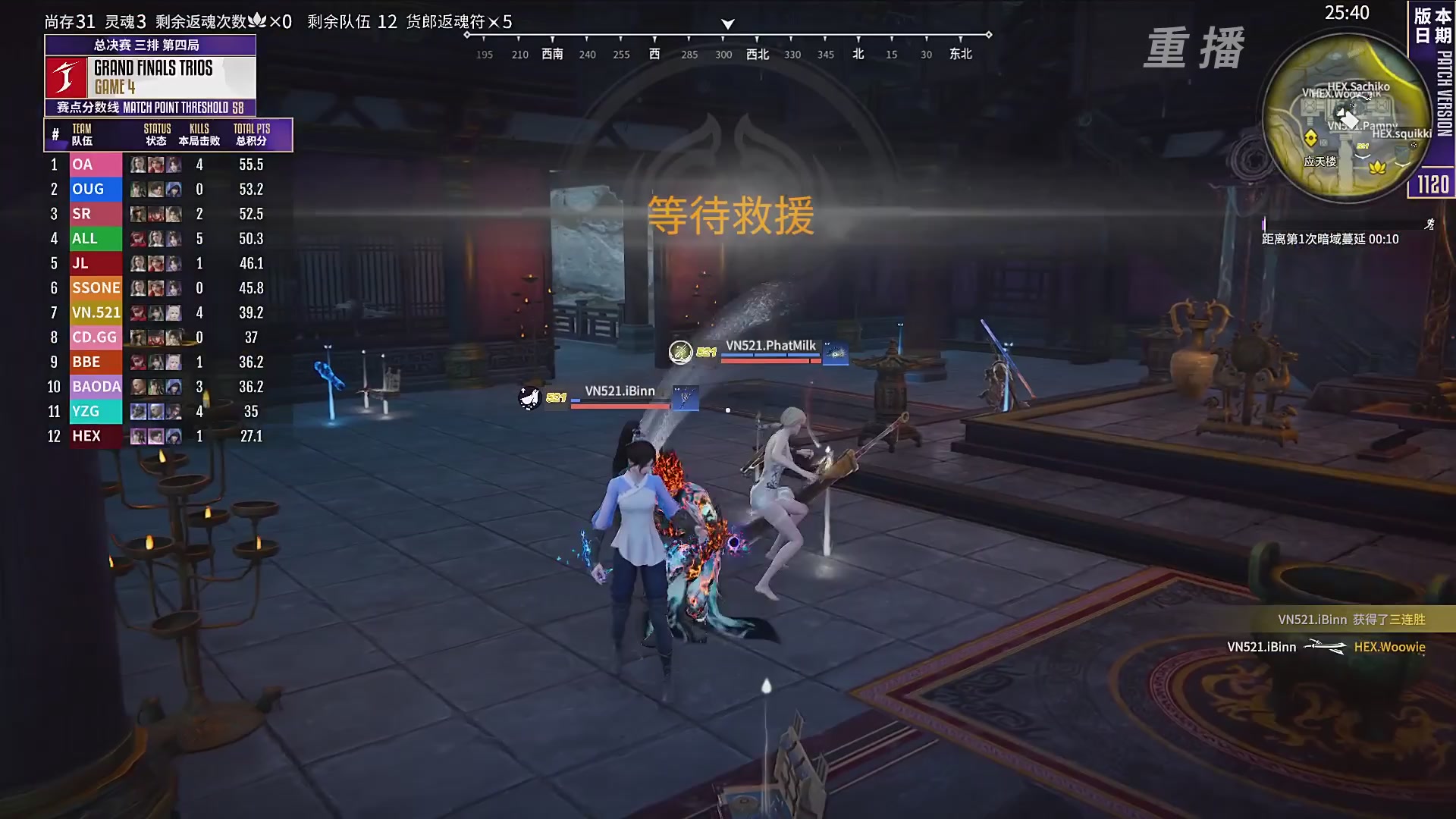This screenshot has height=819, width=1456.
Task: Click the 北 marker on the compass strip
Action: pyautogui.click(x=858, y=54)
